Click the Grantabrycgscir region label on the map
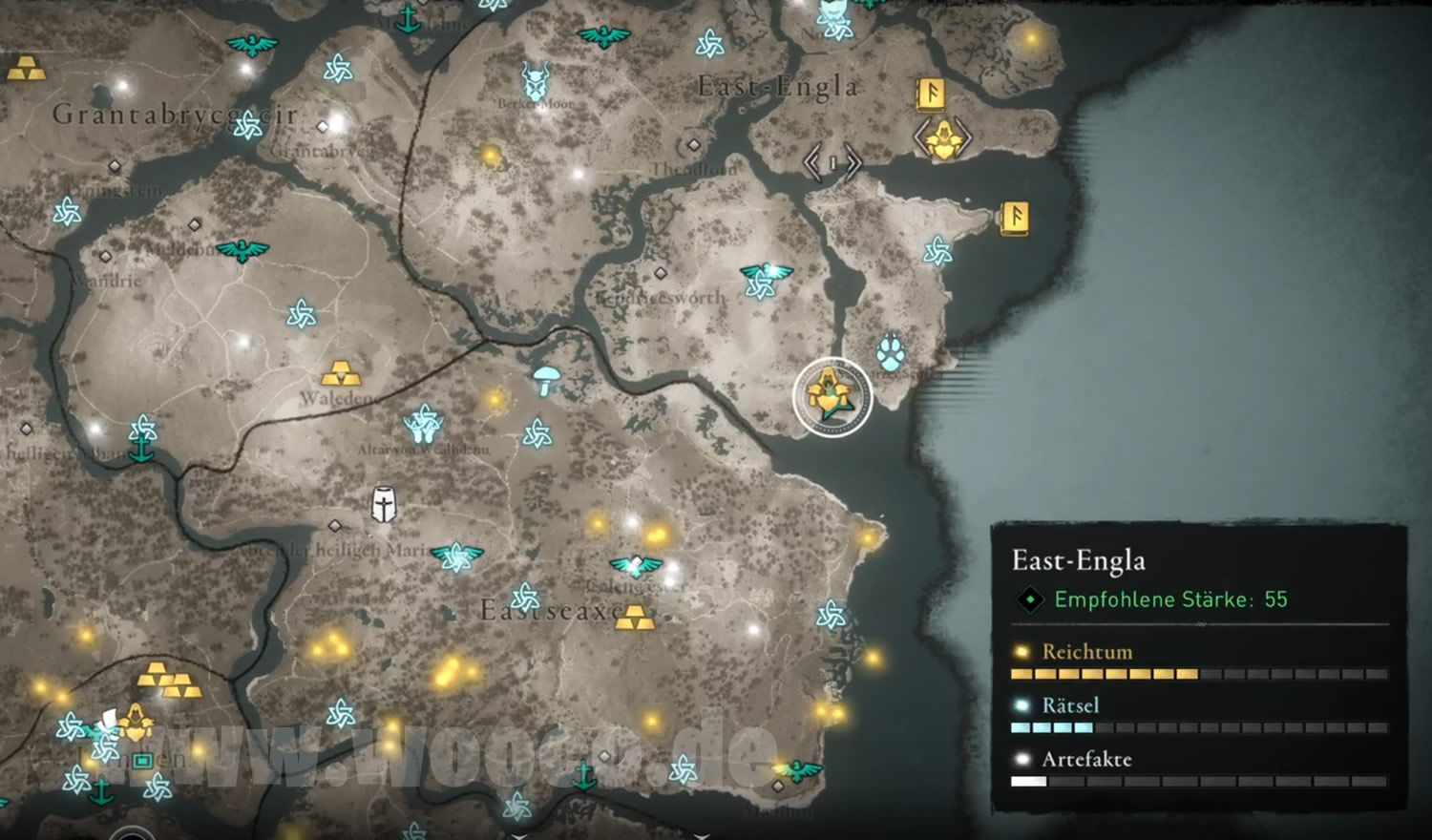 [x=177, y=115]
